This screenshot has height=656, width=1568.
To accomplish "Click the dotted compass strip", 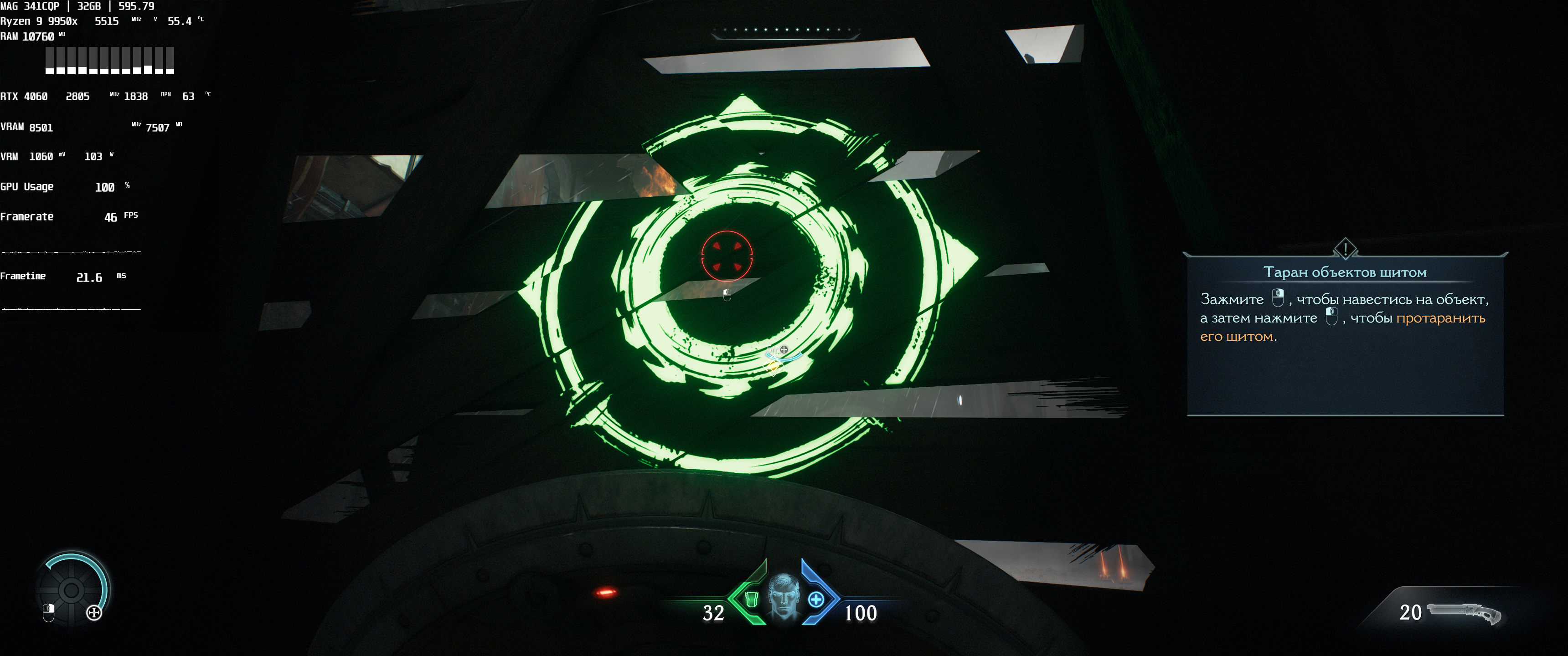I will click(x=785, y=30).
